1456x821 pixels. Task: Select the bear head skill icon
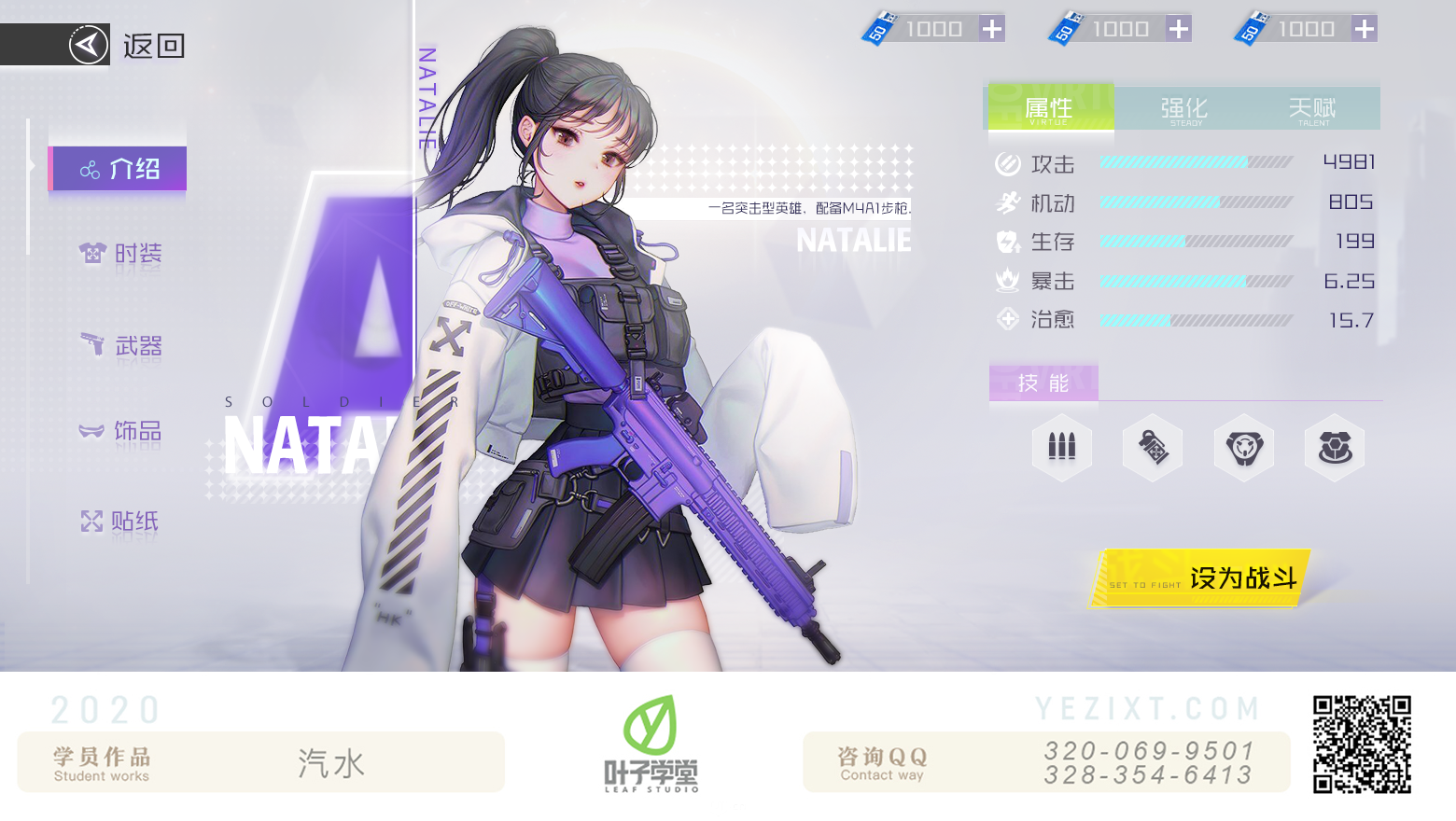(x=1335, y=448)
